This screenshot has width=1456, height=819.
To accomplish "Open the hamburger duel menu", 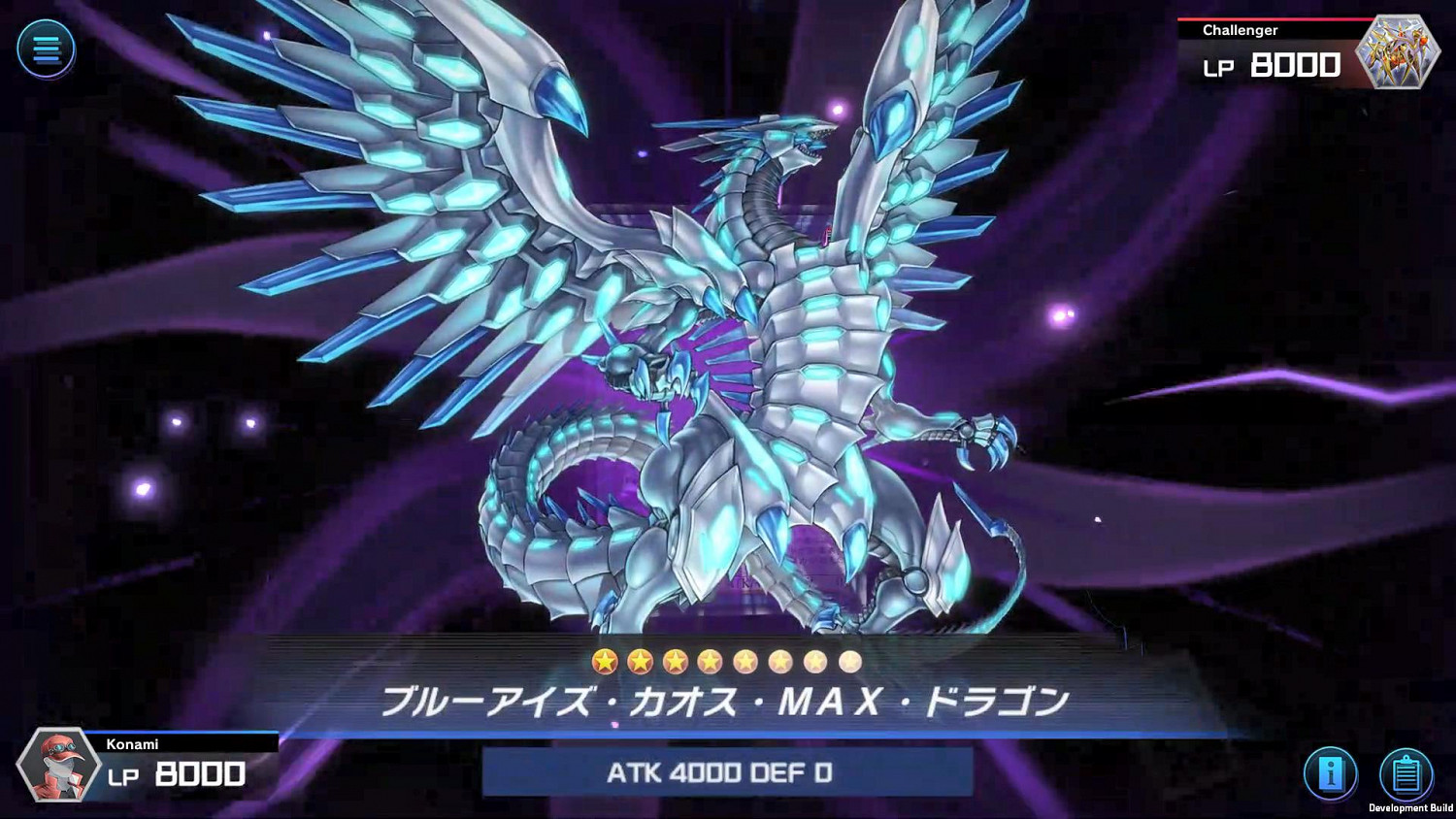I will click(48, 49).
